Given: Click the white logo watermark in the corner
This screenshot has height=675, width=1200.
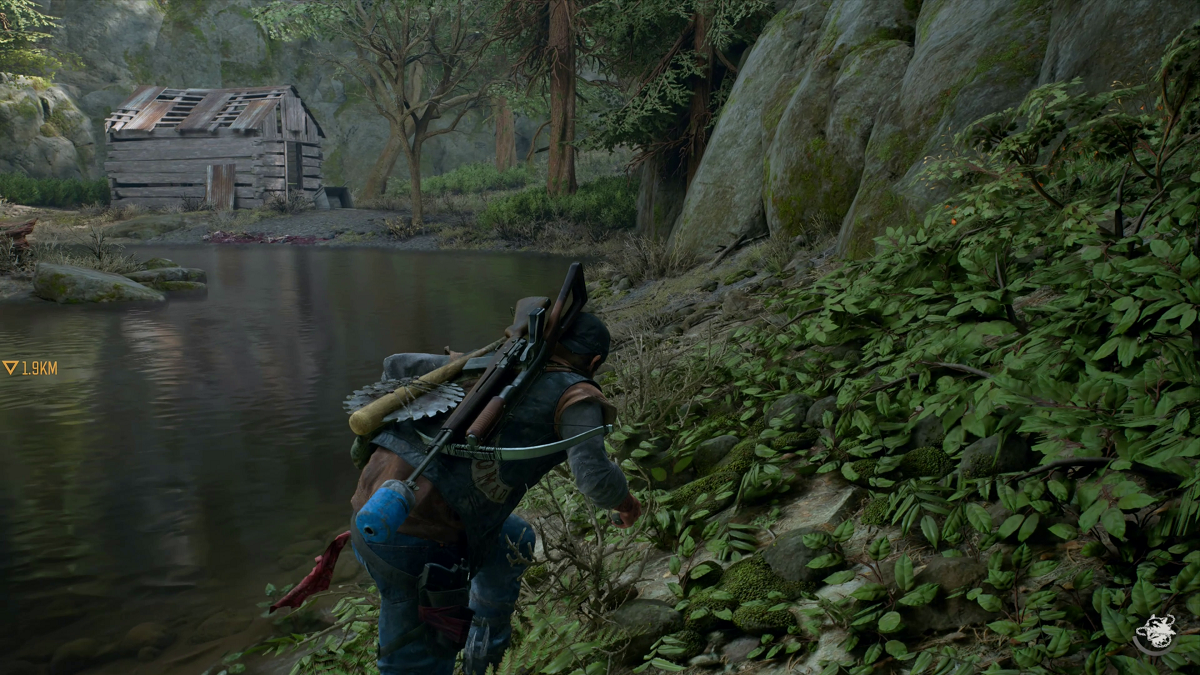Looking at the screenshot, I should (x=1154, y=634).
